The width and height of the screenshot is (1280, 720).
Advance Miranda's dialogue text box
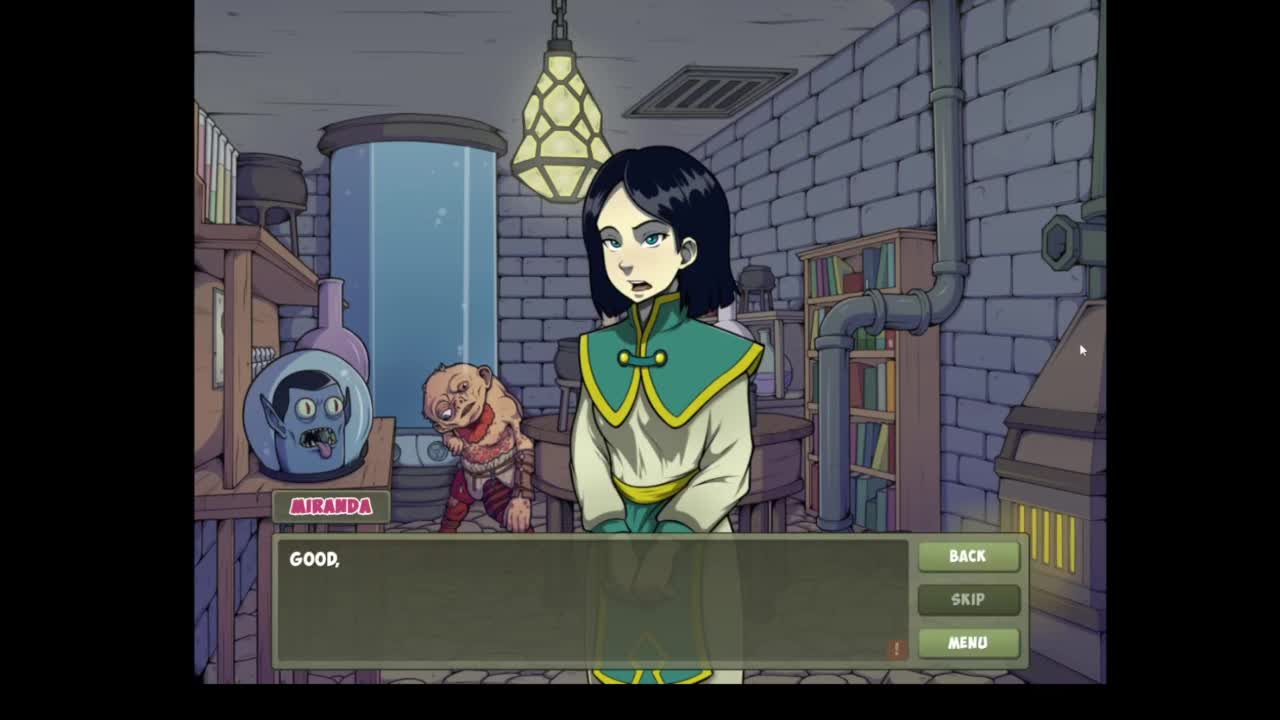tap(592, 601)
